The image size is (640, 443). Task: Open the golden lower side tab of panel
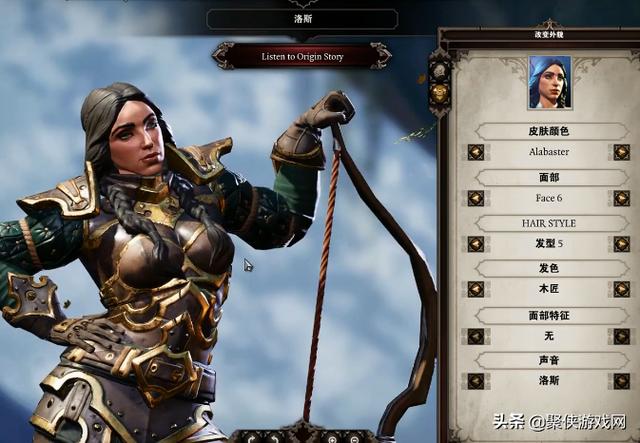point(438,93)
